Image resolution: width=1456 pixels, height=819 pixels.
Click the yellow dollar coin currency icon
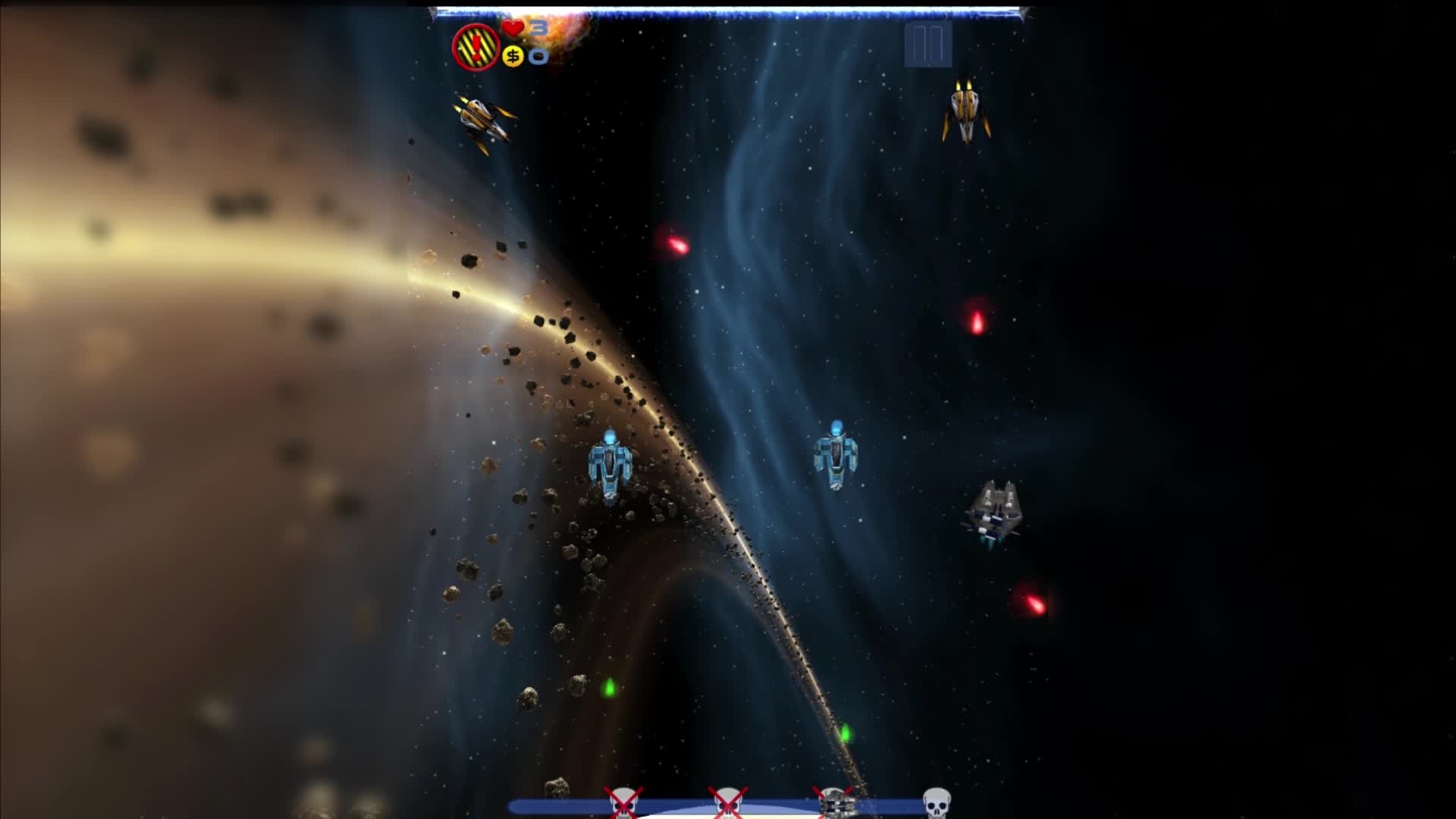pos(513,56)
